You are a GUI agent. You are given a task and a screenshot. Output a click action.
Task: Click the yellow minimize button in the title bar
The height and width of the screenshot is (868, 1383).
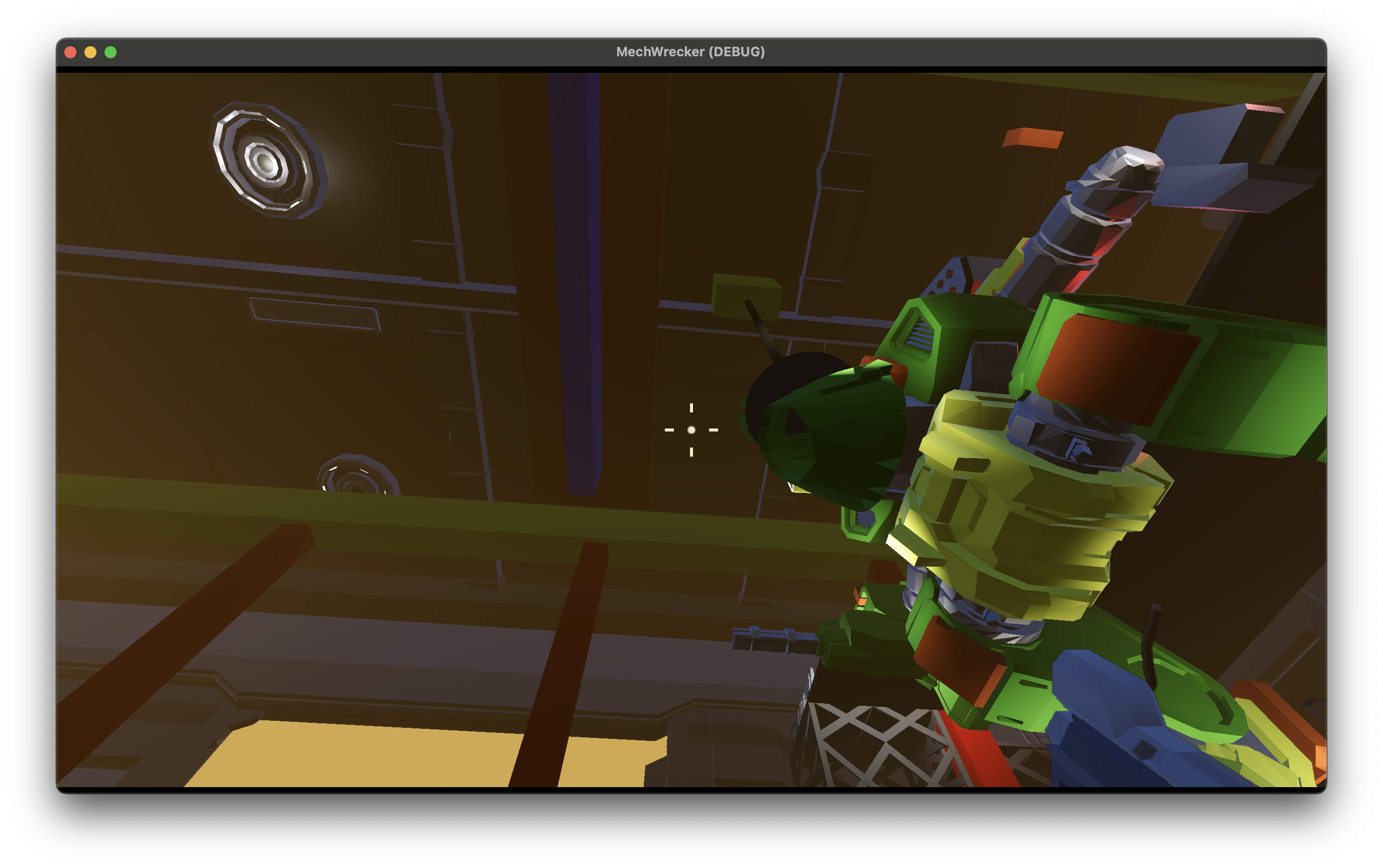(90, 52)
